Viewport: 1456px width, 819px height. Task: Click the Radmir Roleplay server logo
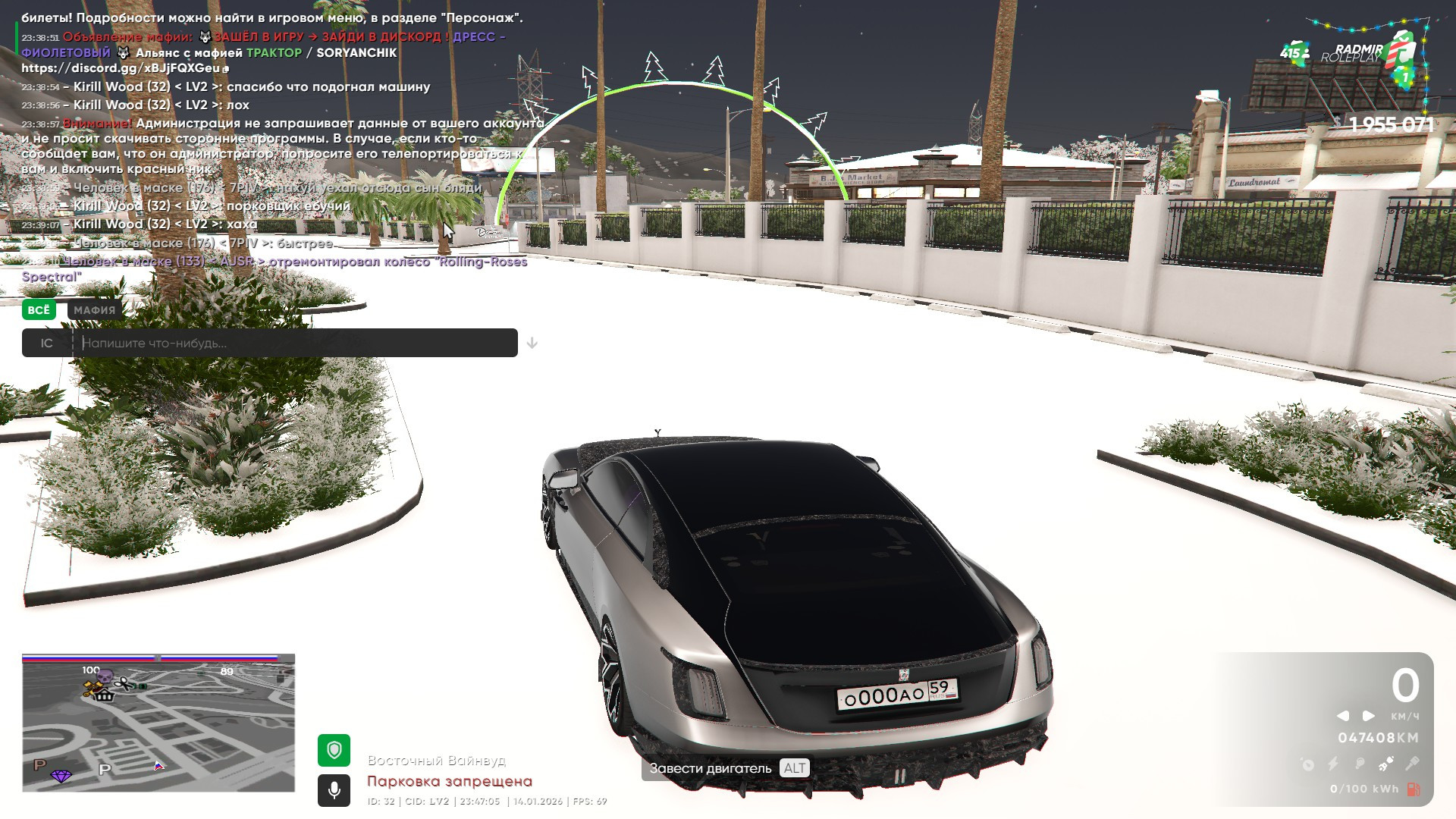[1365, 55]
